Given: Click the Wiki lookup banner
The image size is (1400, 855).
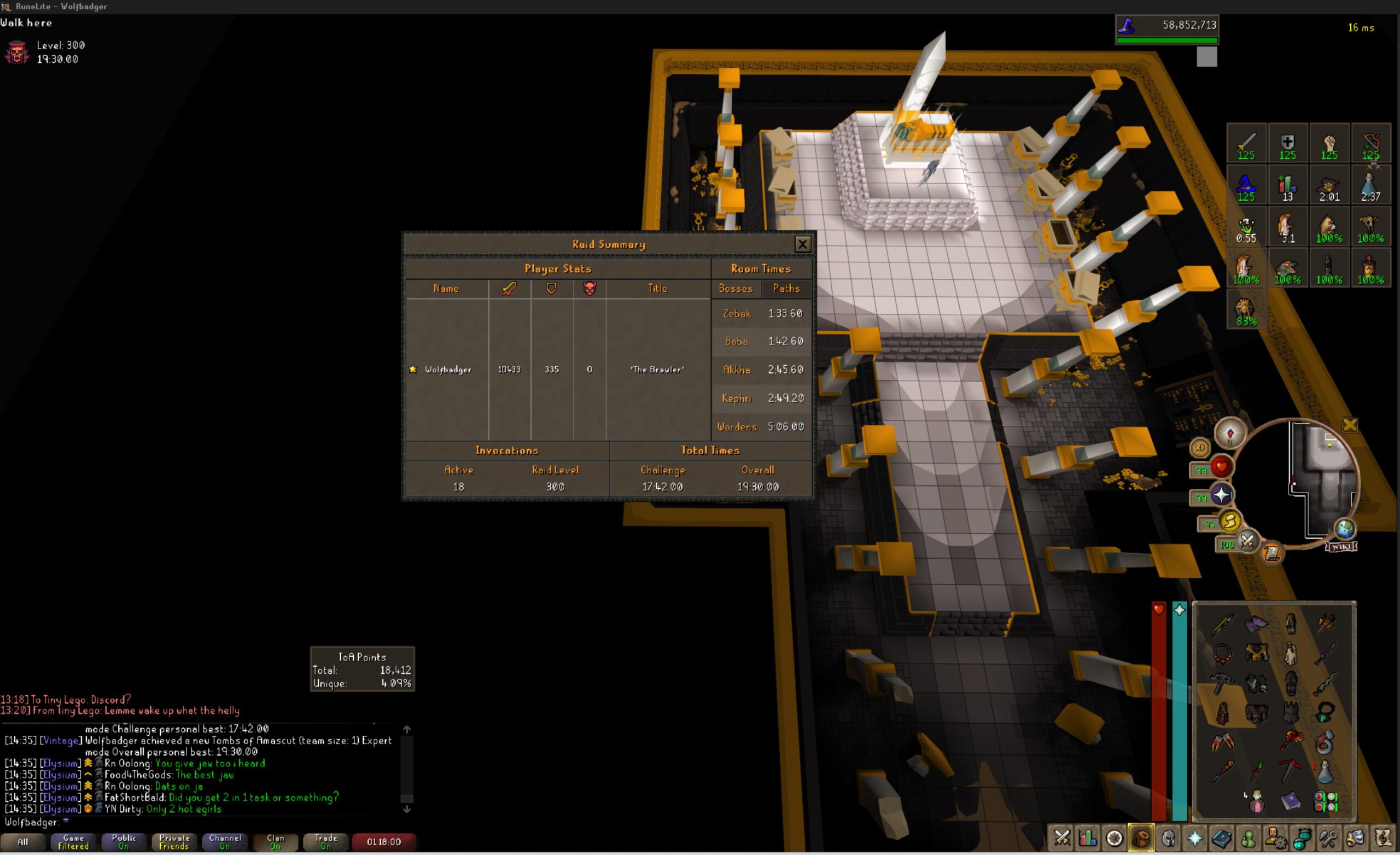Looking at the screenshot, I should point(1341,547).
